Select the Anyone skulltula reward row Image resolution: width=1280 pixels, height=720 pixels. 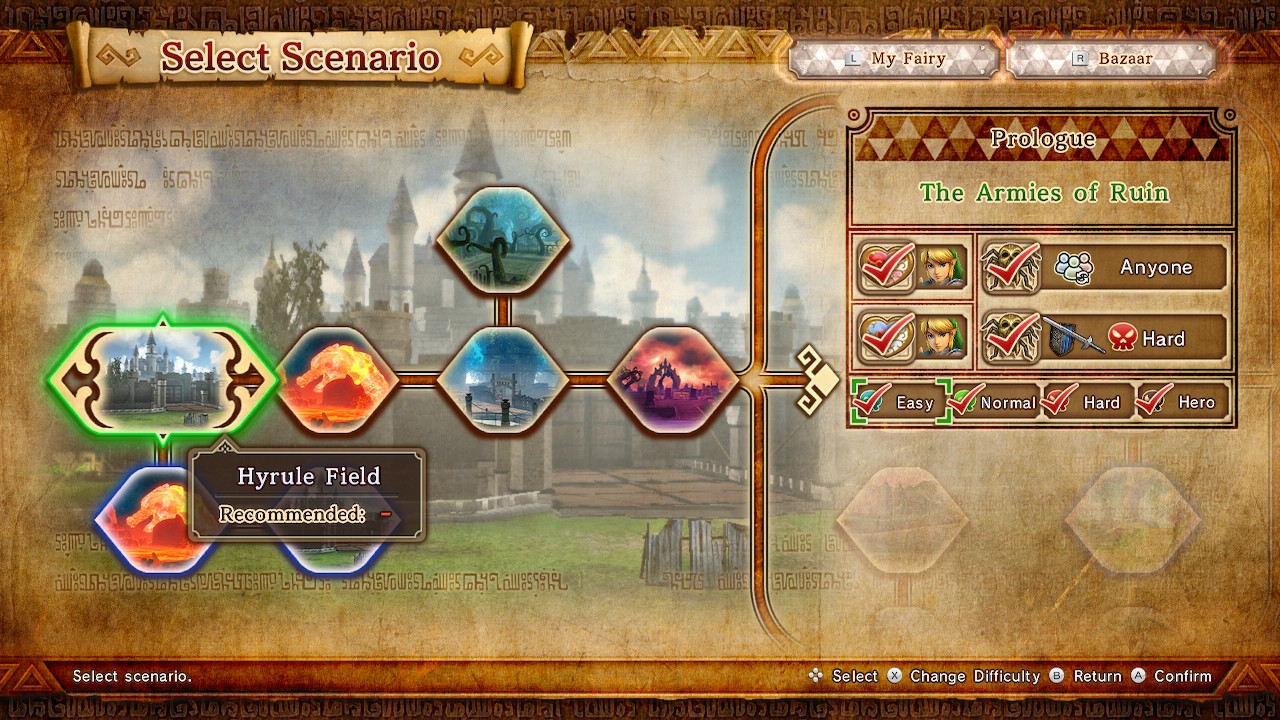coord(1103,267)
